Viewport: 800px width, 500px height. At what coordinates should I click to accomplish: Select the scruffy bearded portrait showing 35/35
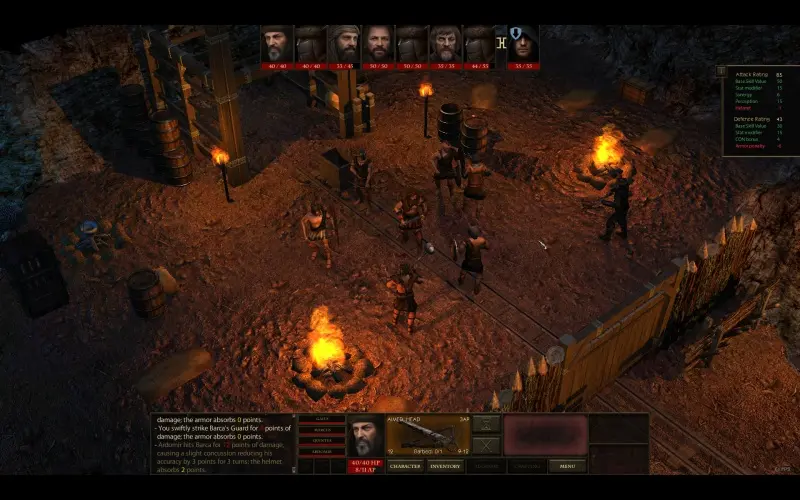click(x=445, y=44)
